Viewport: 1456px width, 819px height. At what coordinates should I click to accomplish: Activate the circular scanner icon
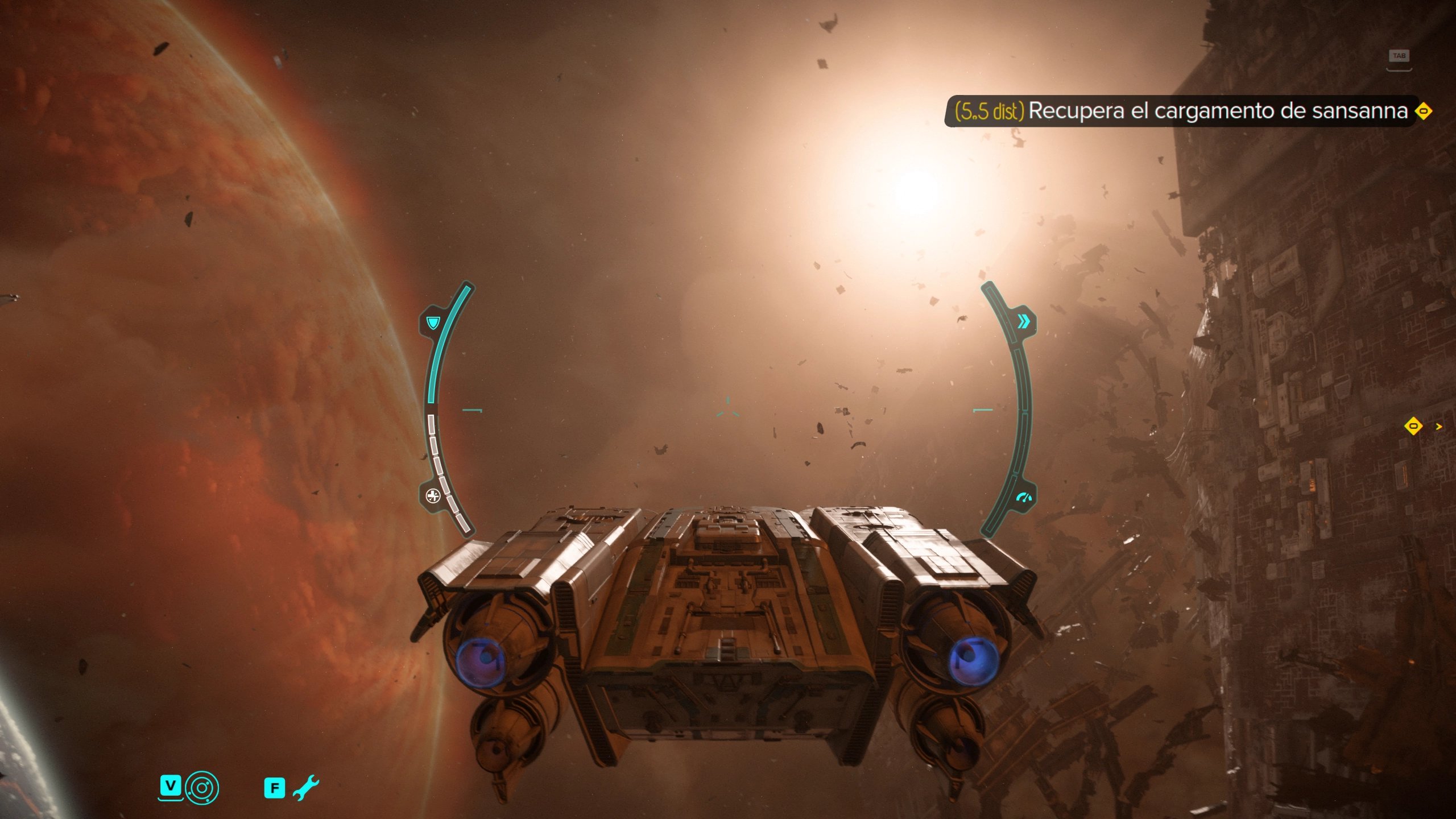tap(202, 788)
